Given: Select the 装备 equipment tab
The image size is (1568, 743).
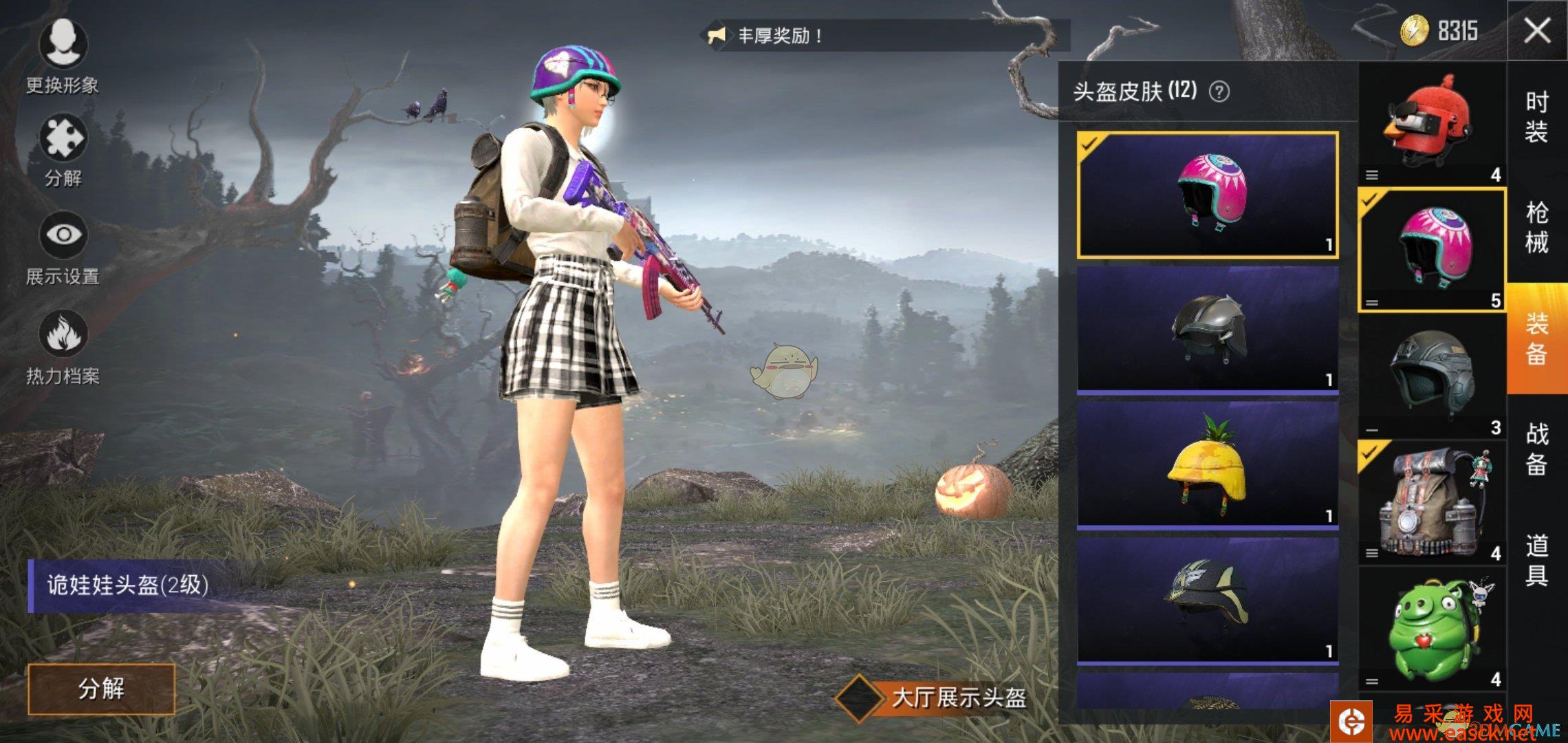Looking at the screenshot, I should pos(1537,338).
